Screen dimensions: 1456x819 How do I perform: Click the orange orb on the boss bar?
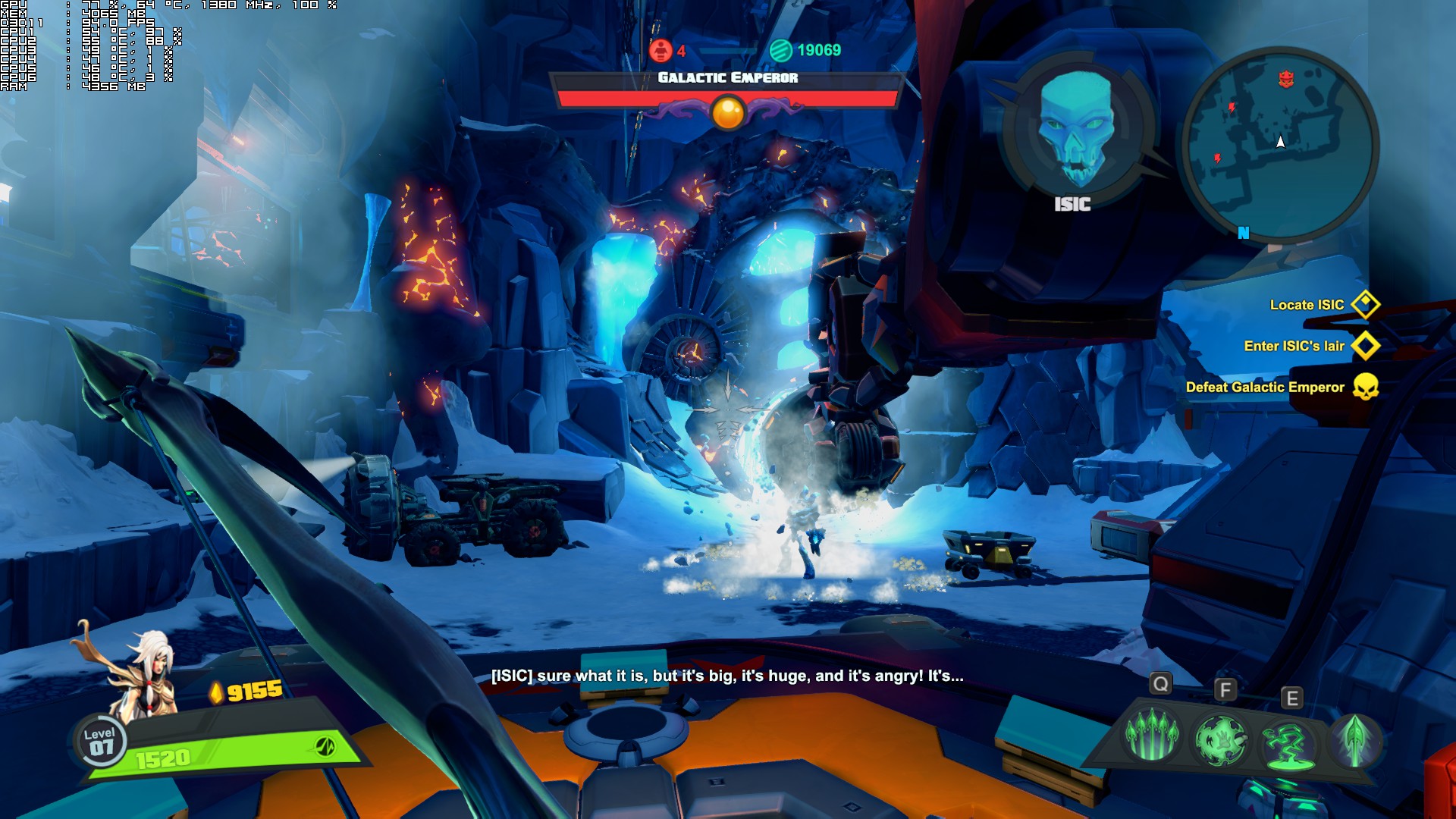pos(728,113)
